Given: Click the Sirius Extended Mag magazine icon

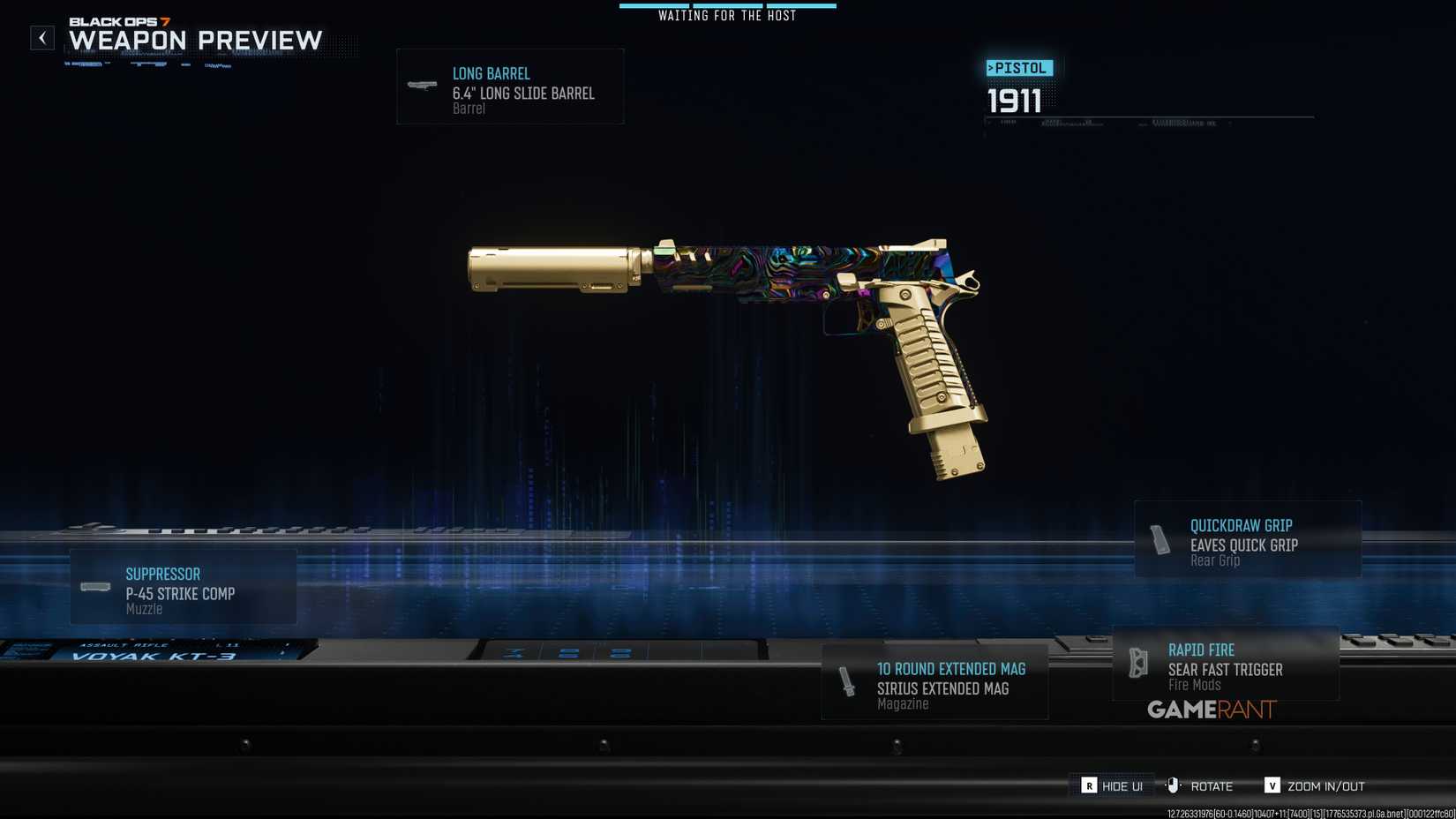Looking at the screenshot, I should point(846,680).
